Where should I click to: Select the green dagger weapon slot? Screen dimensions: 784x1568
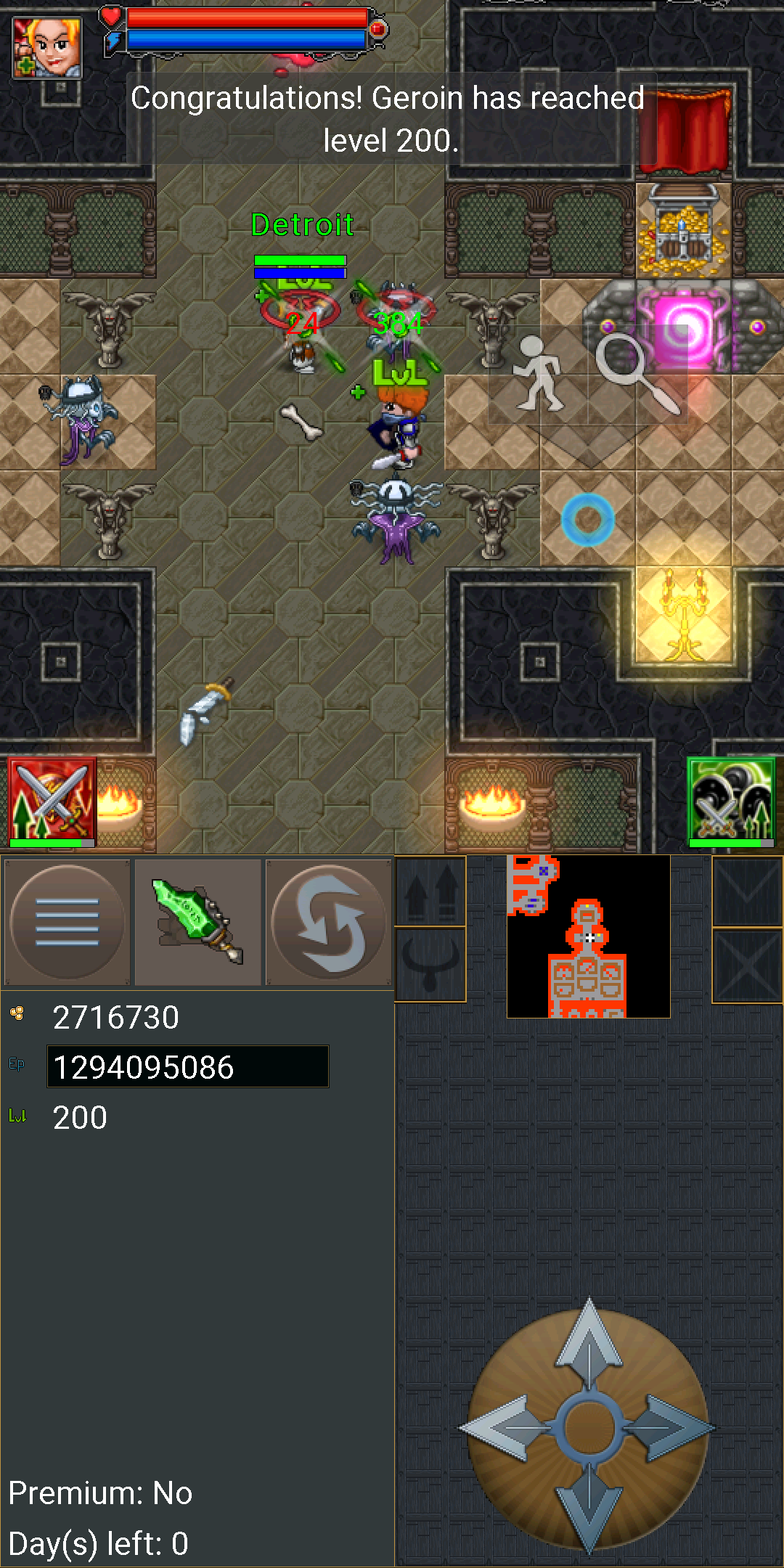click(x=197, y=922)
